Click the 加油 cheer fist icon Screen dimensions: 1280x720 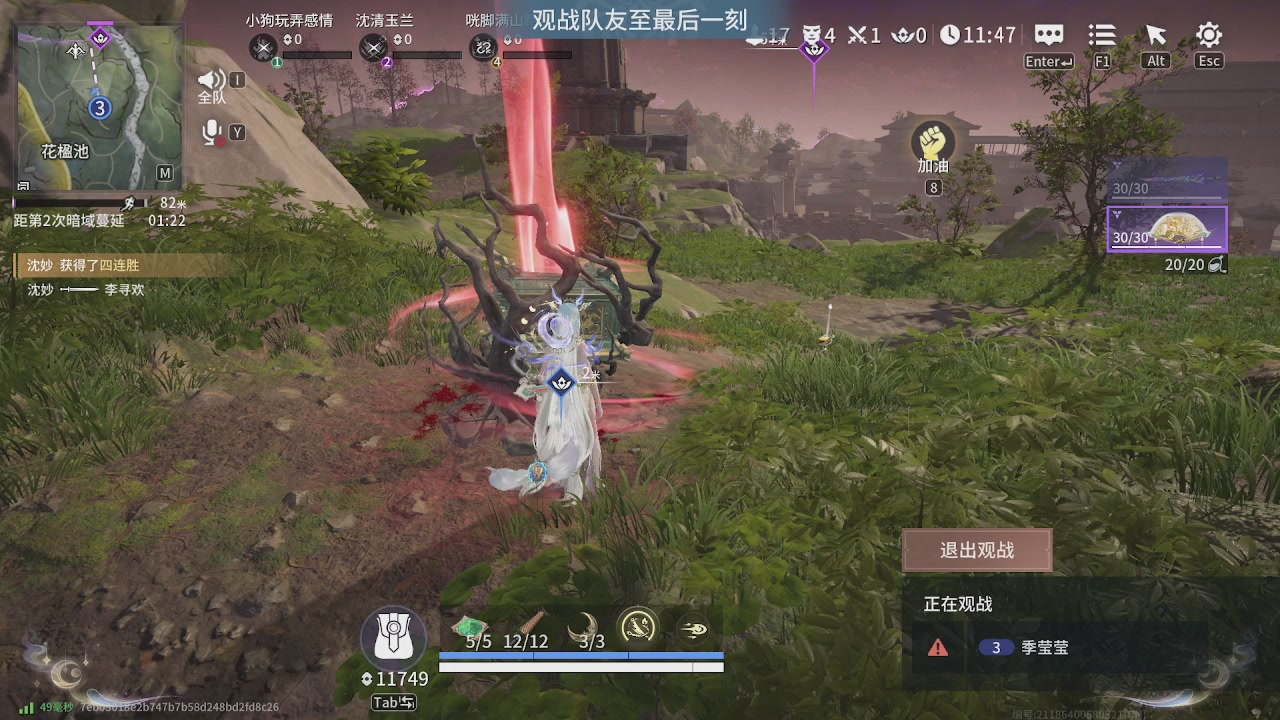pos(933,138)
